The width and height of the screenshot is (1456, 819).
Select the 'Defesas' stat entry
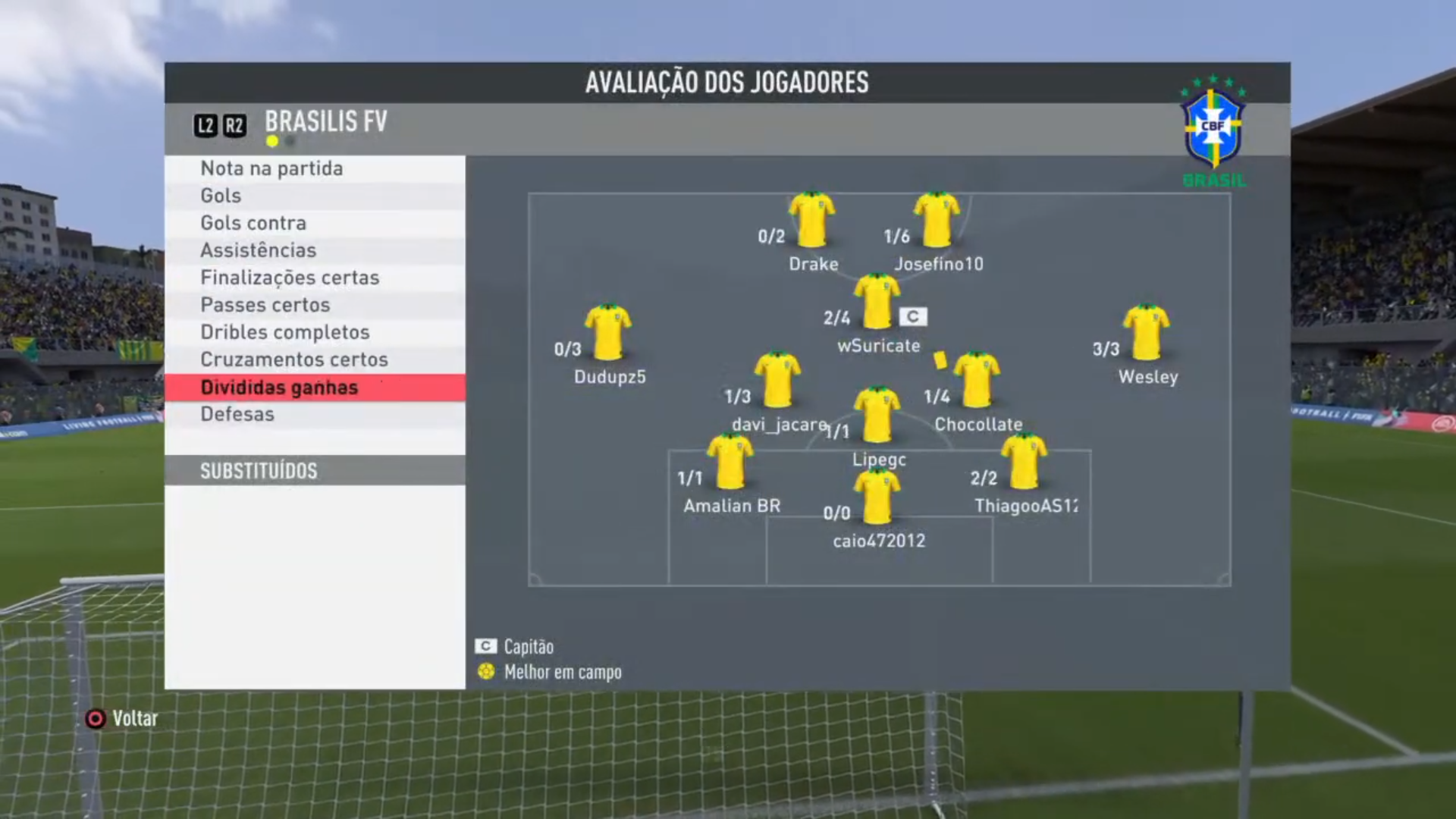click(314, 414)
